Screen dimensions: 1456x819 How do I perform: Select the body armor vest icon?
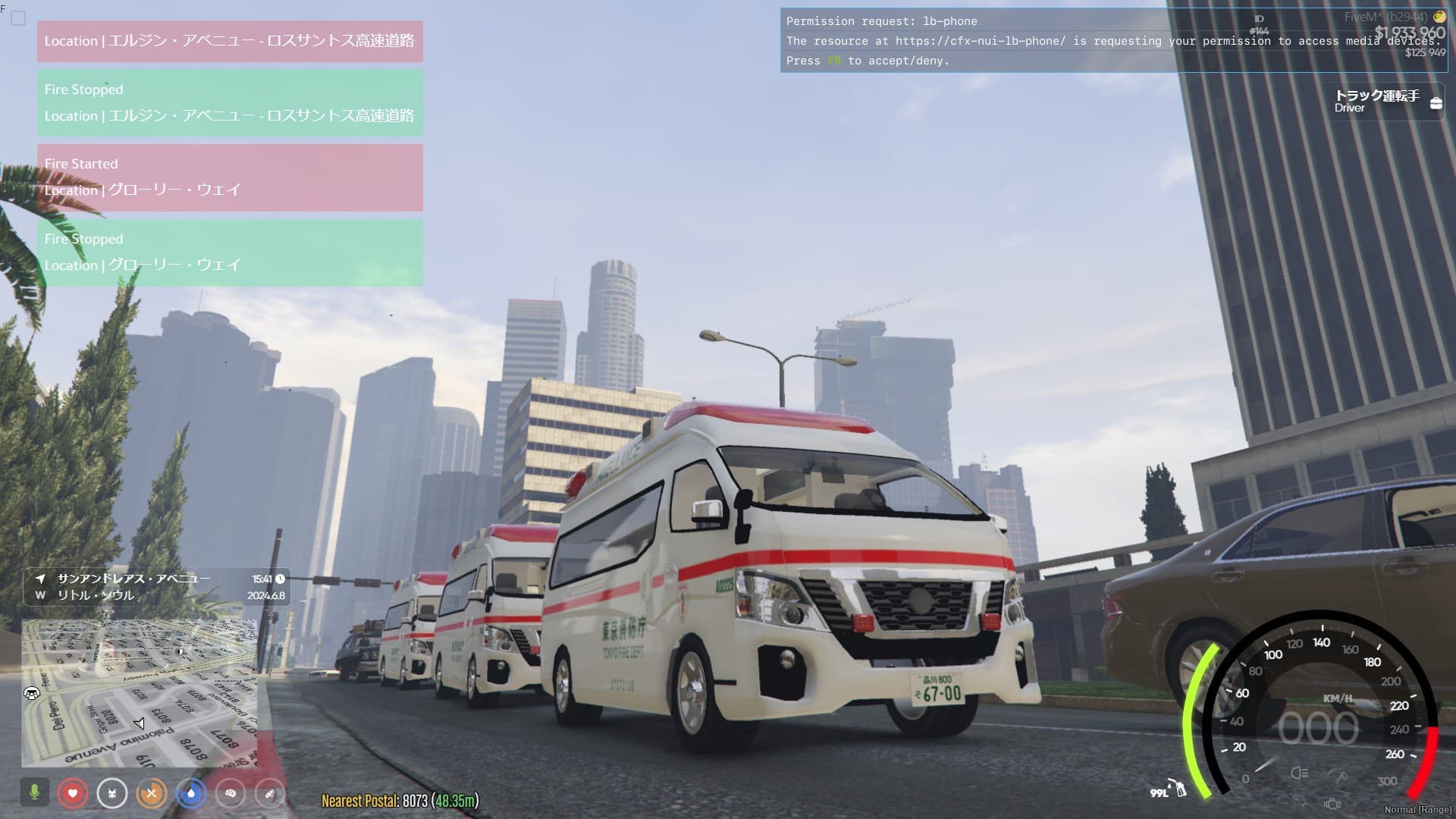[x=112, y=793]
